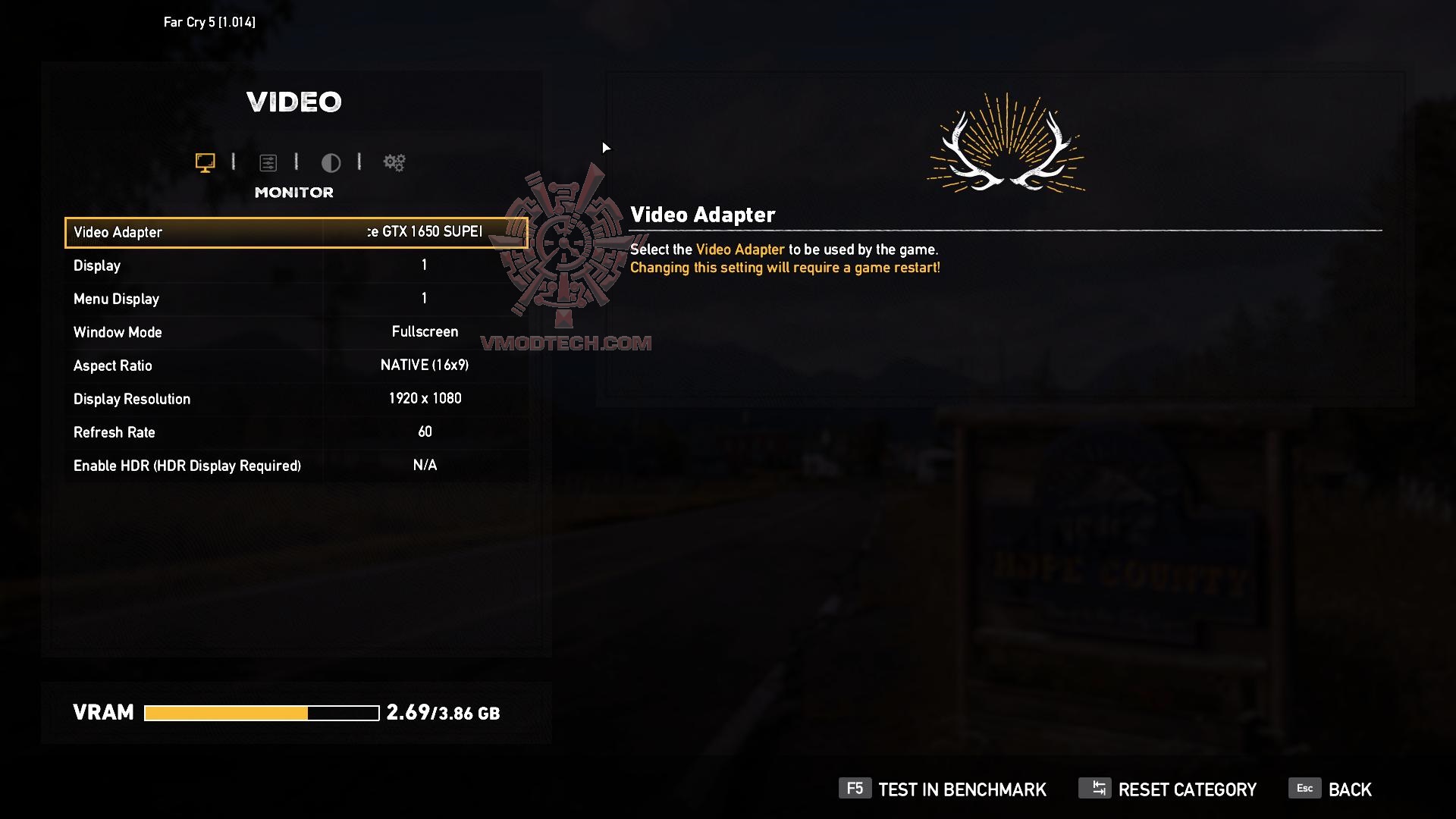The width and height of the screenshot is (1456, 819).
Task: Select the MONITOR tab label
Action: tap(294, 192)
